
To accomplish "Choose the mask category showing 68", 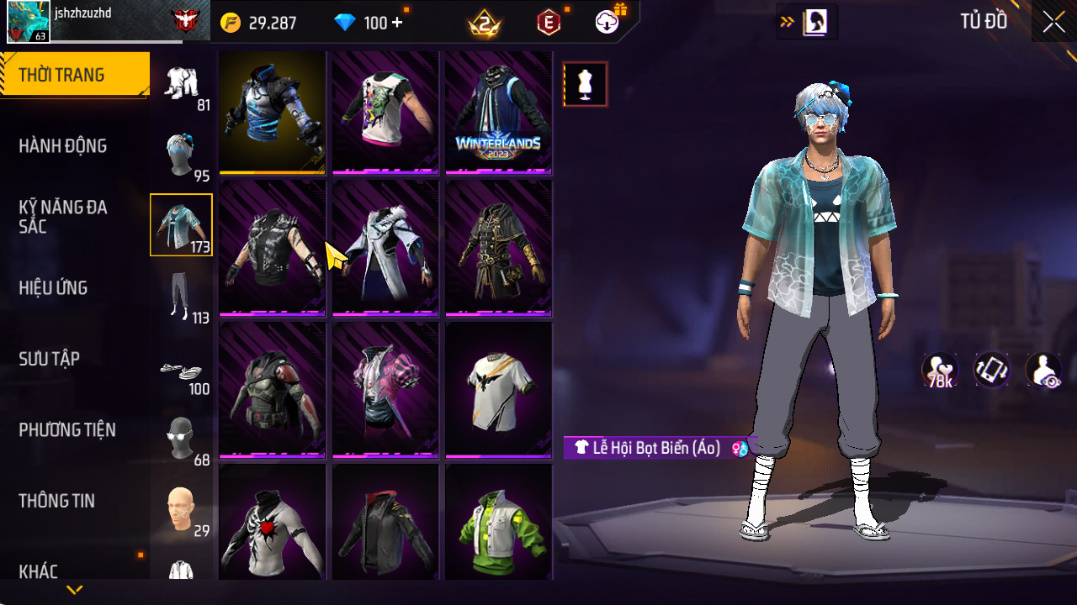I will (x=182, y=440).
